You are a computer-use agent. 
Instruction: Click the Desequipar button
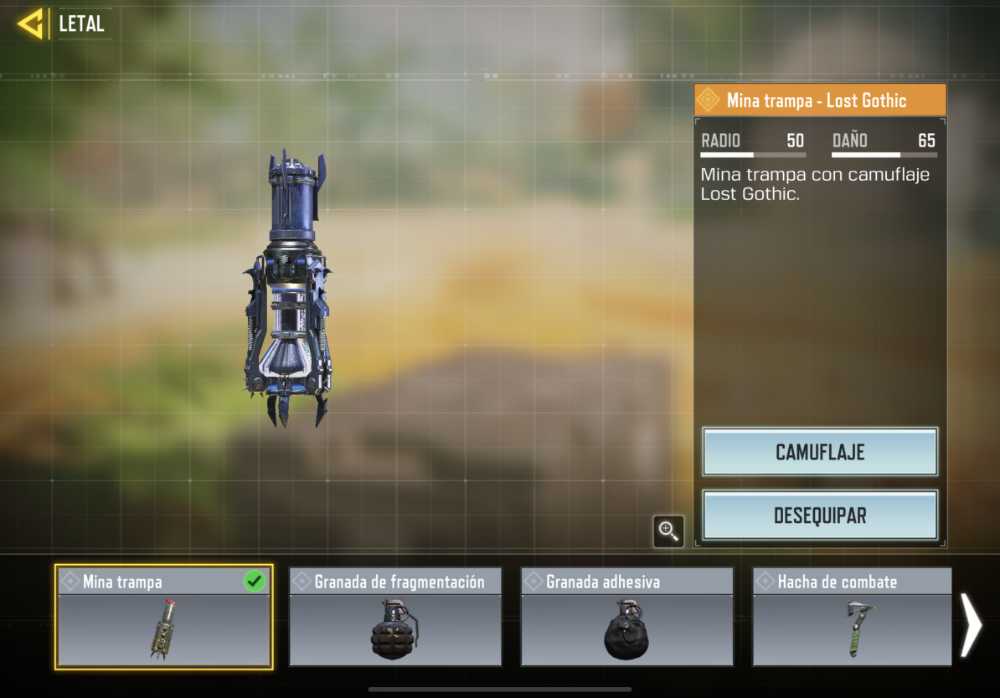click(819, 516)
